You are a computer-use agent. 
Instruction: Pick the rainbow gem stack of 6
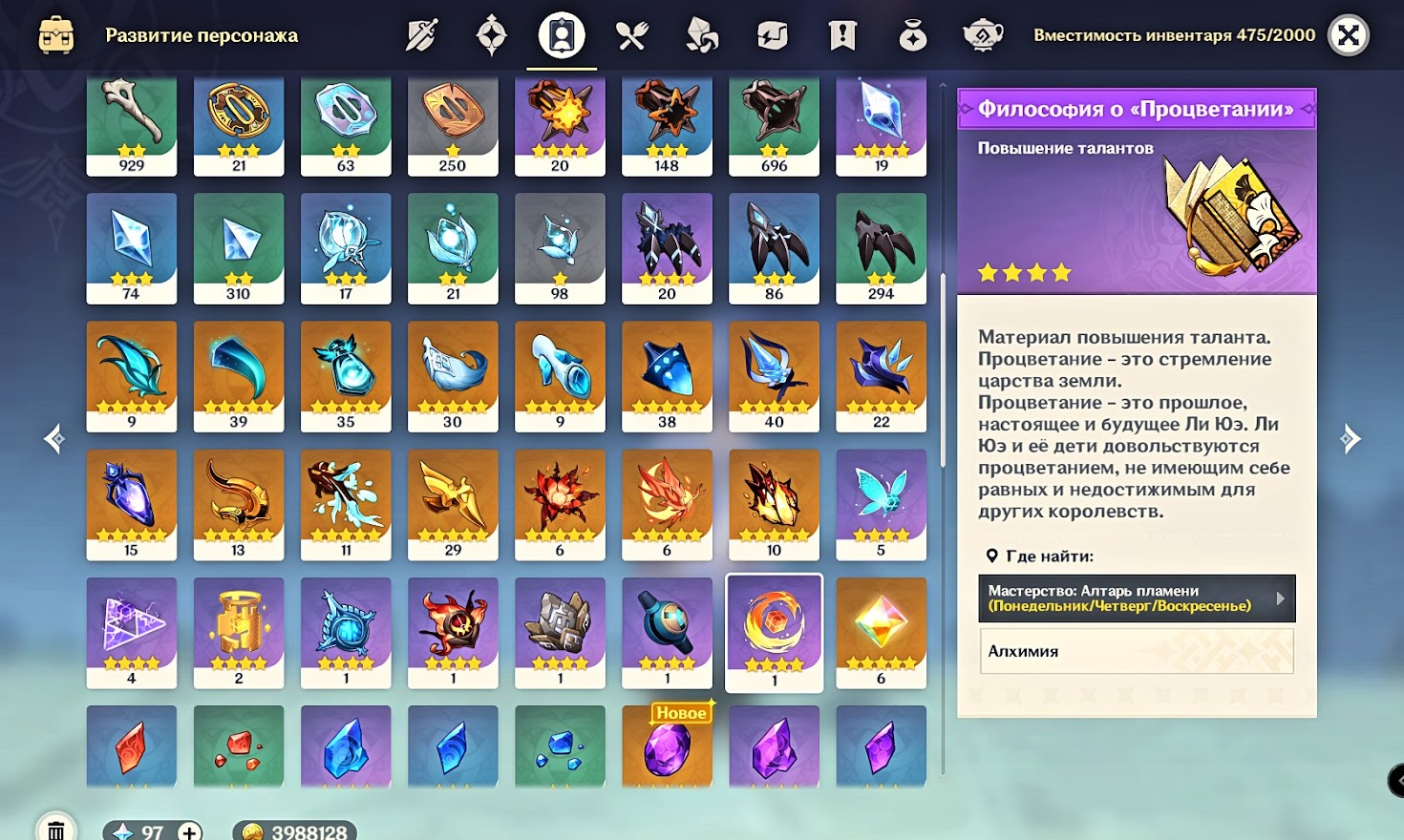(881, 632)
